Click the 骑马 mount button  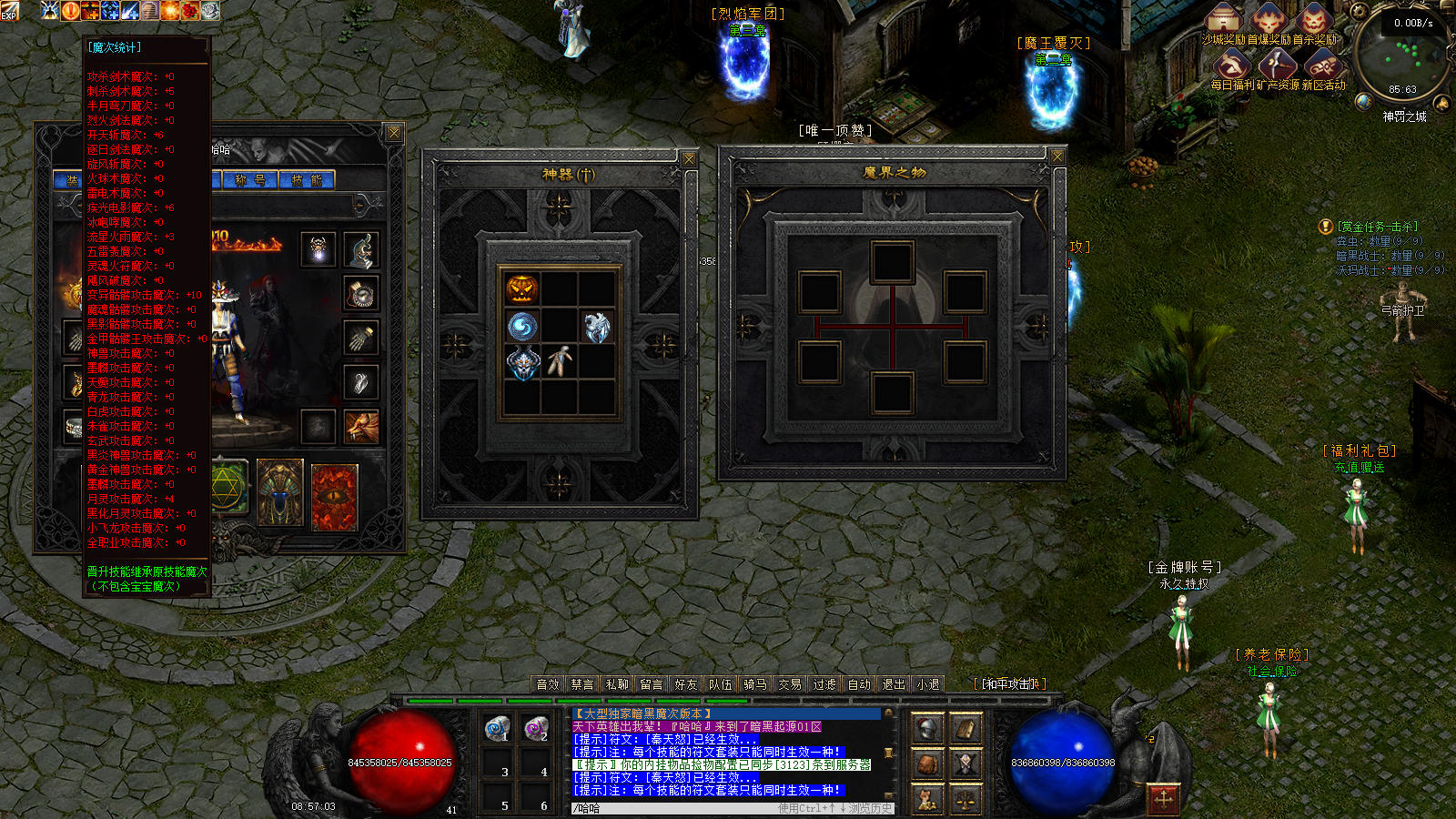point(755,684)
